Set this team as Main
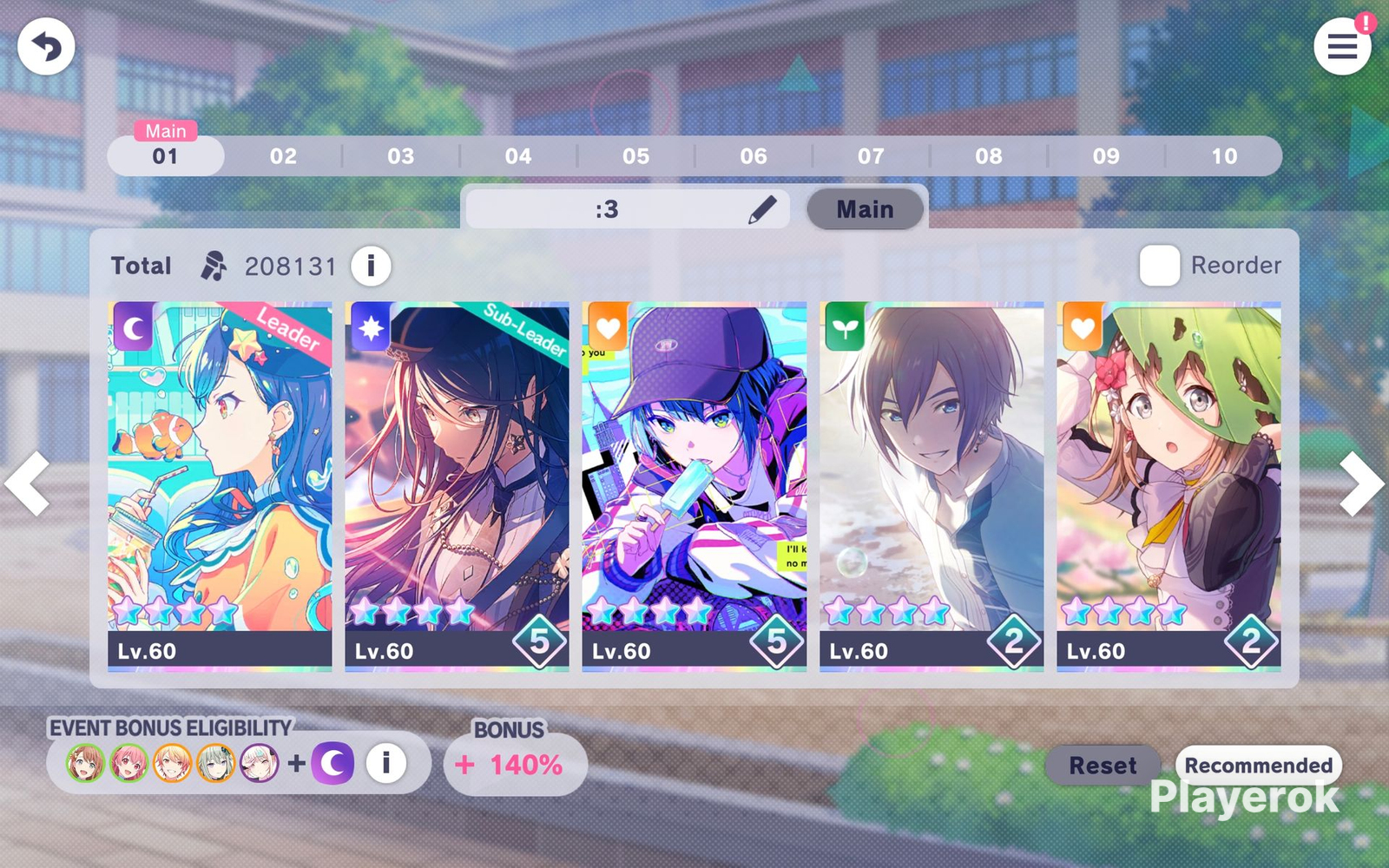Image resolution: width=1389 pixels, height=868 pixels. pyautogui.click(x=865, y=209)
